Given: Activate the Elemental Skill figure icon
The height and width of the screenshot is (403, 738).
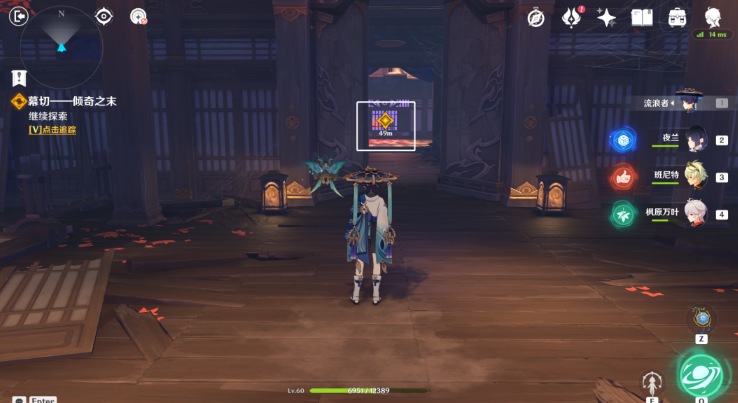Looking at the screenshot, I should point(652,384).
